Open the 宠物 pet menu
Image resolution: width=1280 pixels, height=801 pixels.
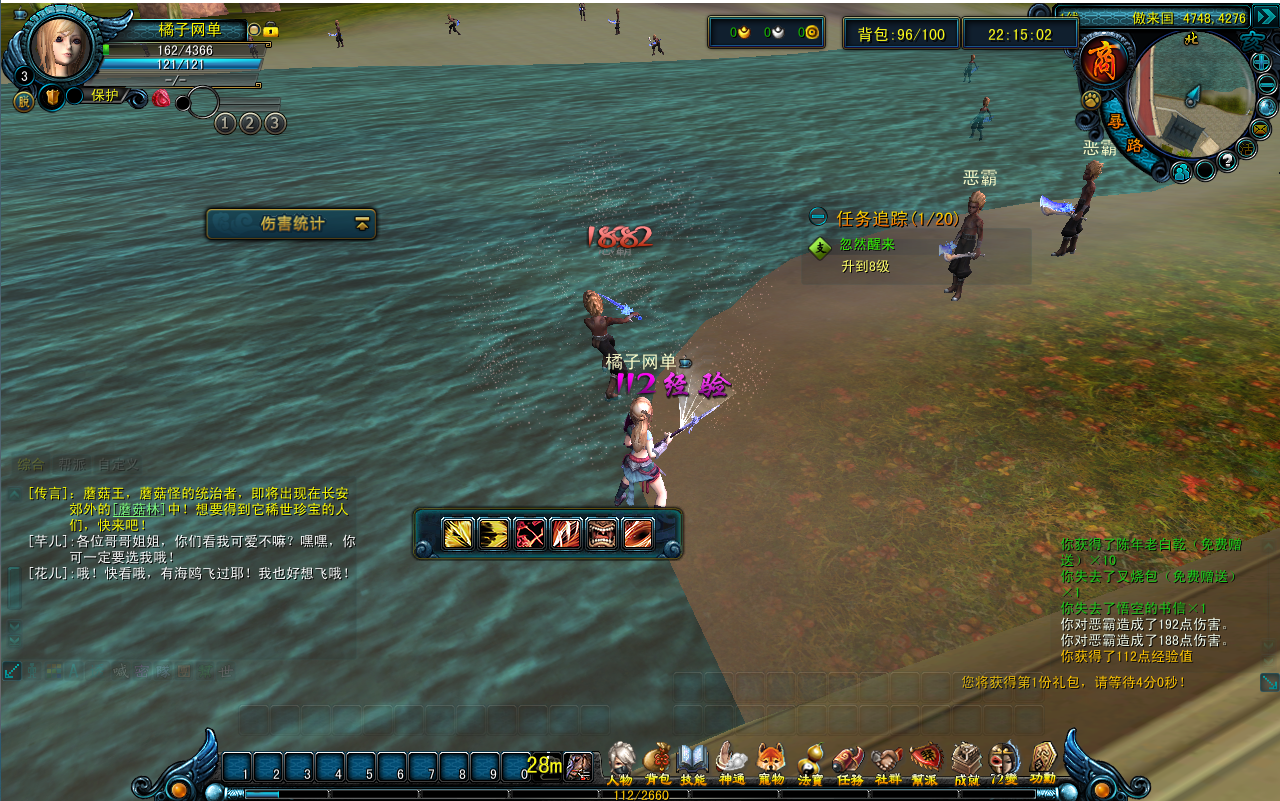770,764
